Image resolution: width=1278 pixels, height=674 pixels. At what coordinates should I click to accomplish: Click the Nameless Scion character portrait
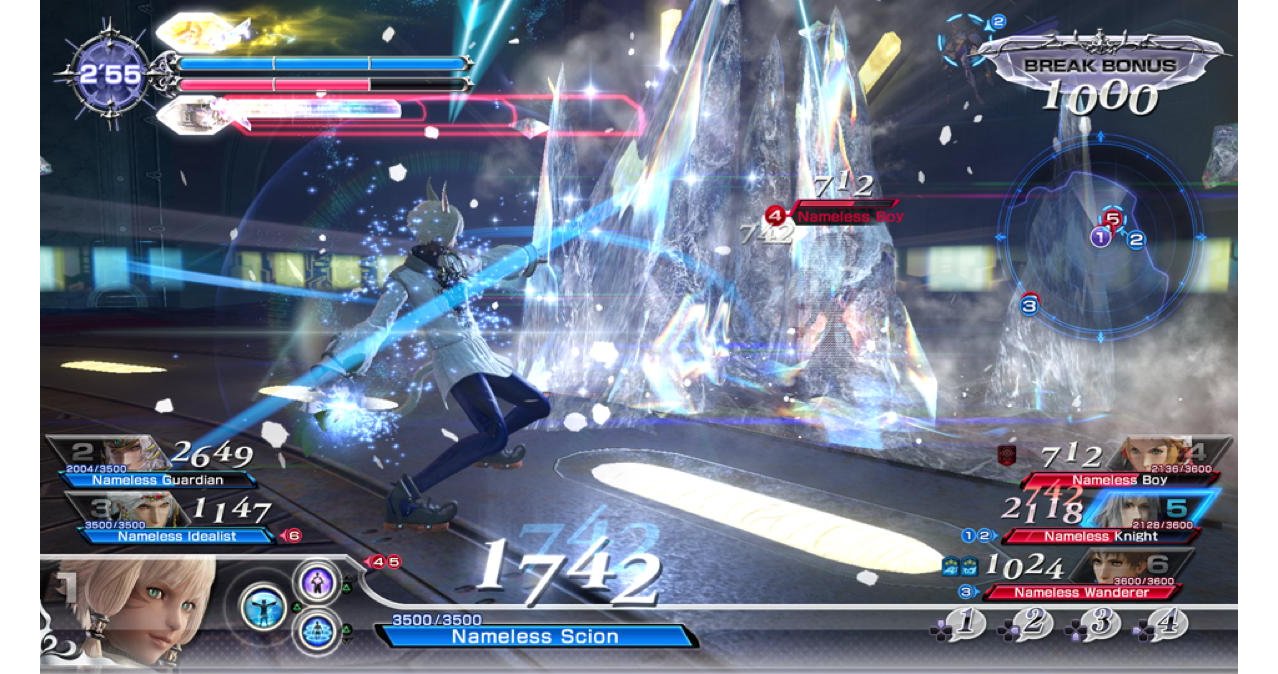point(130,610)
